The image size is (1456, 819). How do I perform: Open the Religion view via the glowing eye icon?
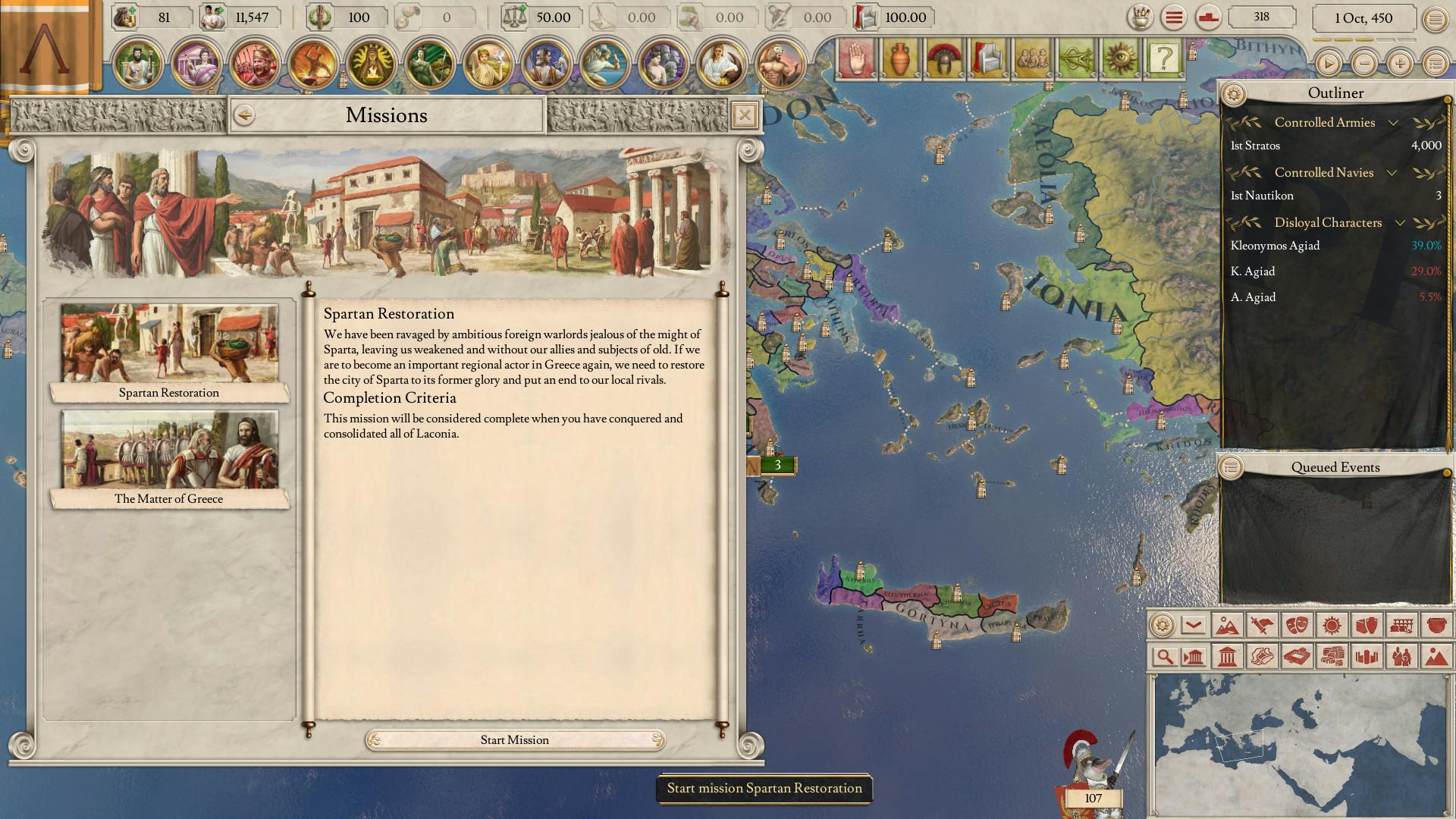click(1119, 58)
